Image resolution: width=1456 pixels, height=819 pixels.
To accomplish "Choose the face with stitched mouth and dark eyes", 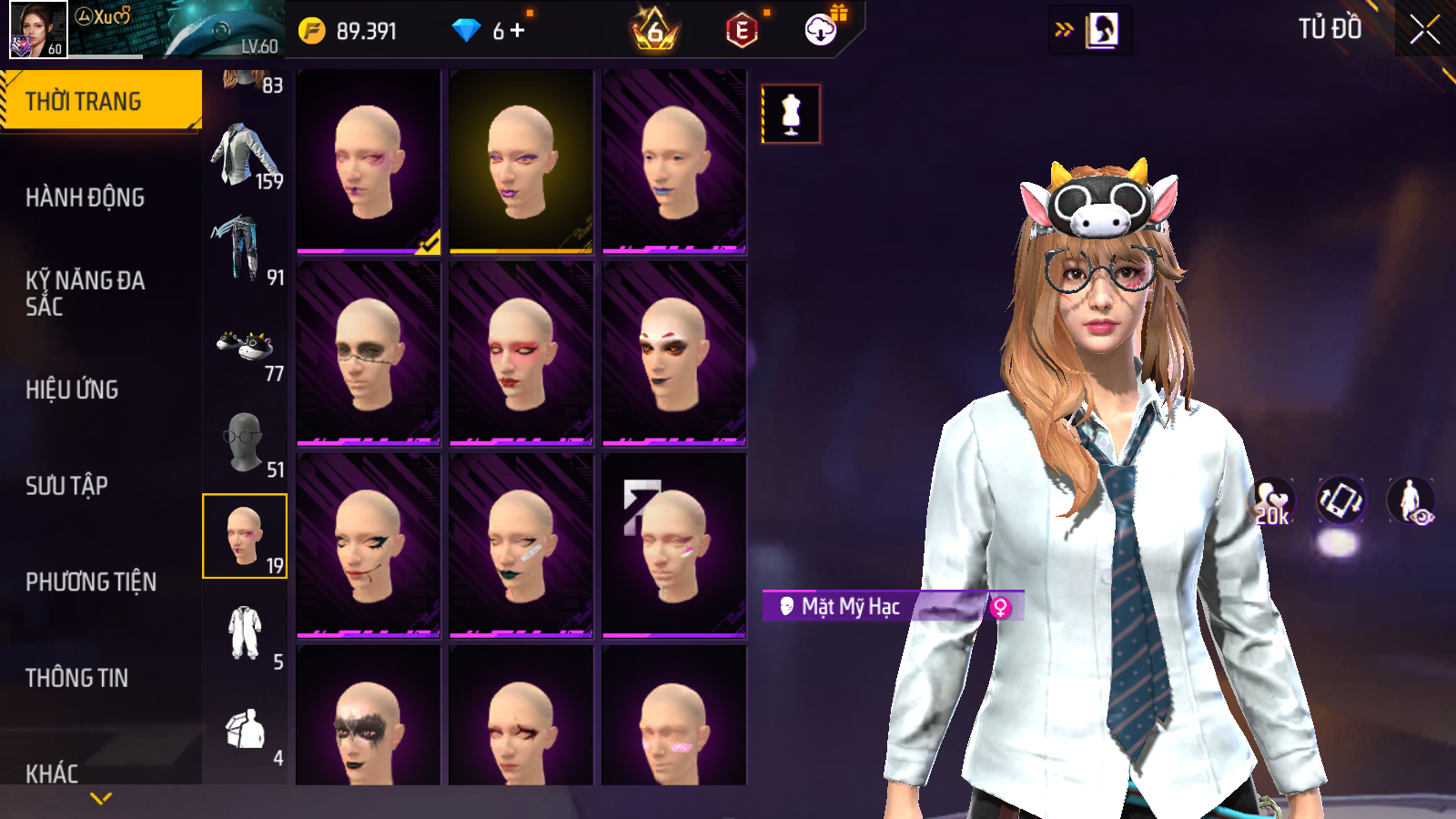I will (x=368, y=354).
